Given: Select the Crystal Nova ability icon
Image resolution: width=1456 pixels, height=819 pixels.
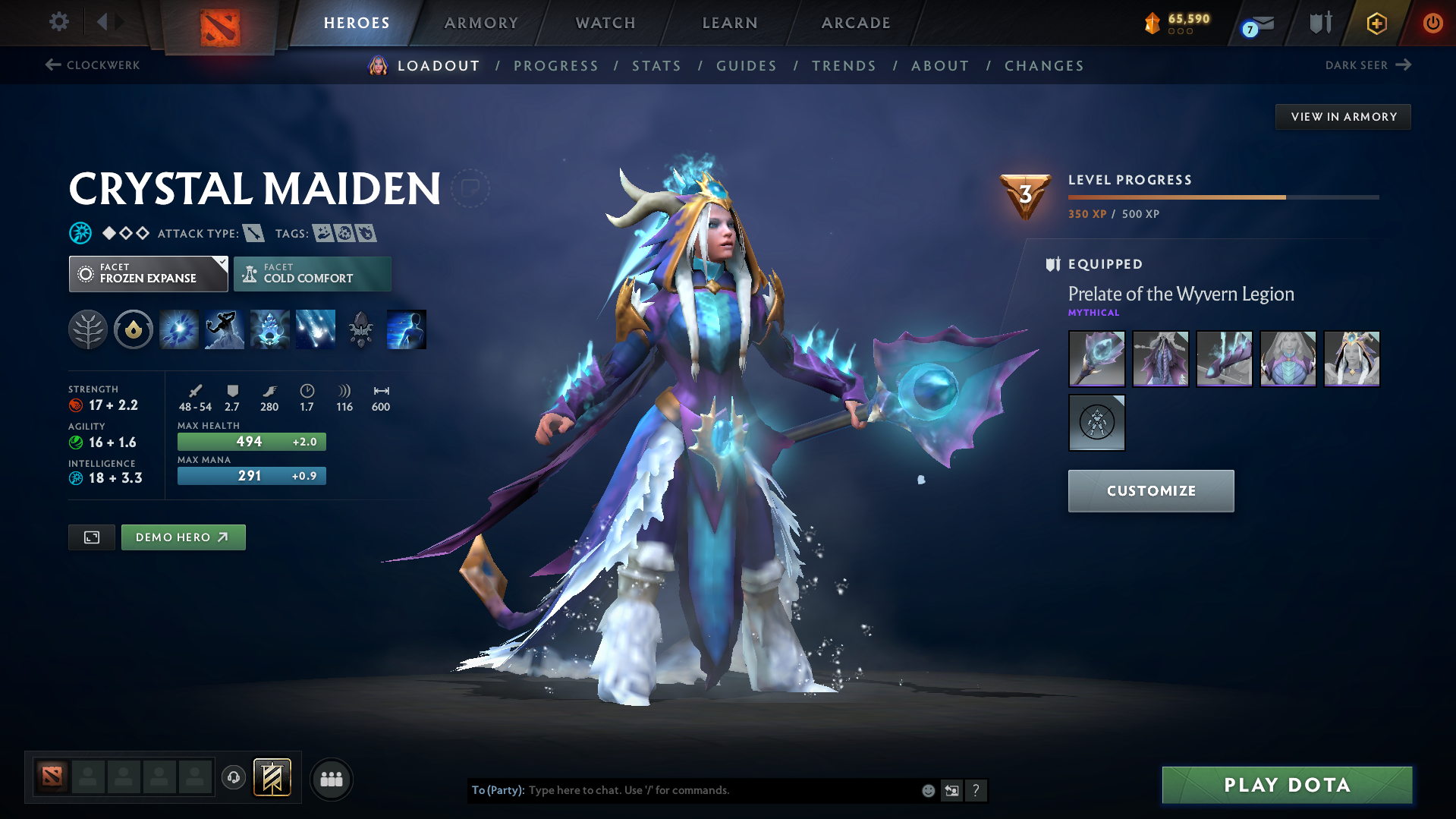Looking at the screenshot, I should (x=178, y=329).
